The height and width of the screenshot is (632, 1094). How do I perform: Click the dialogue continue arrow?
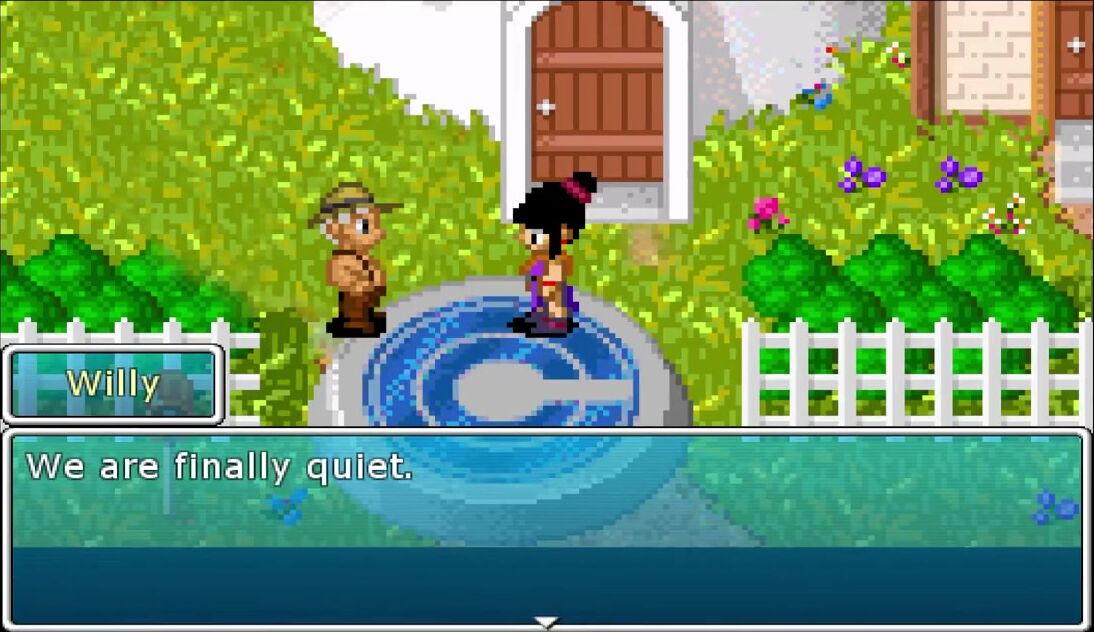point(546,623)
